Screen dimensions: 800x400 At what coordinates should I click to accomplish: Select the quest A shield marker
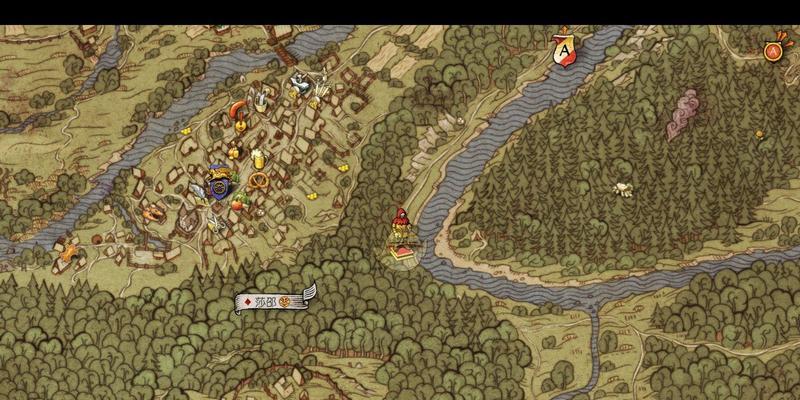[565, 49]
